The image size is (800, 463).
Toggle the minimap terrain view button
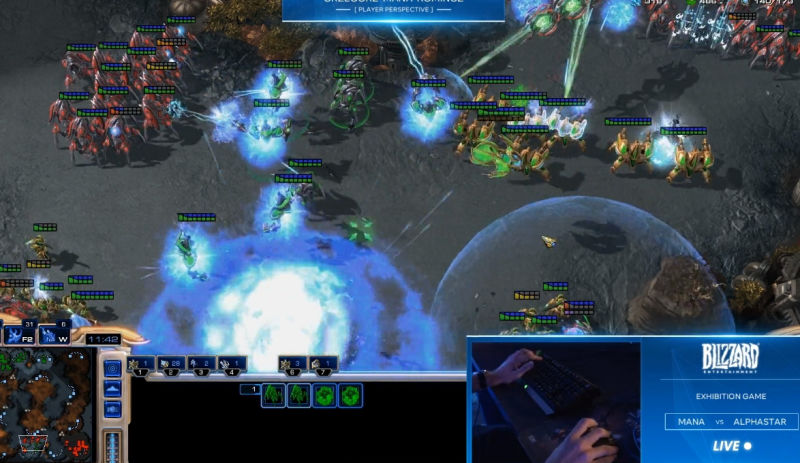coord(112,387)
